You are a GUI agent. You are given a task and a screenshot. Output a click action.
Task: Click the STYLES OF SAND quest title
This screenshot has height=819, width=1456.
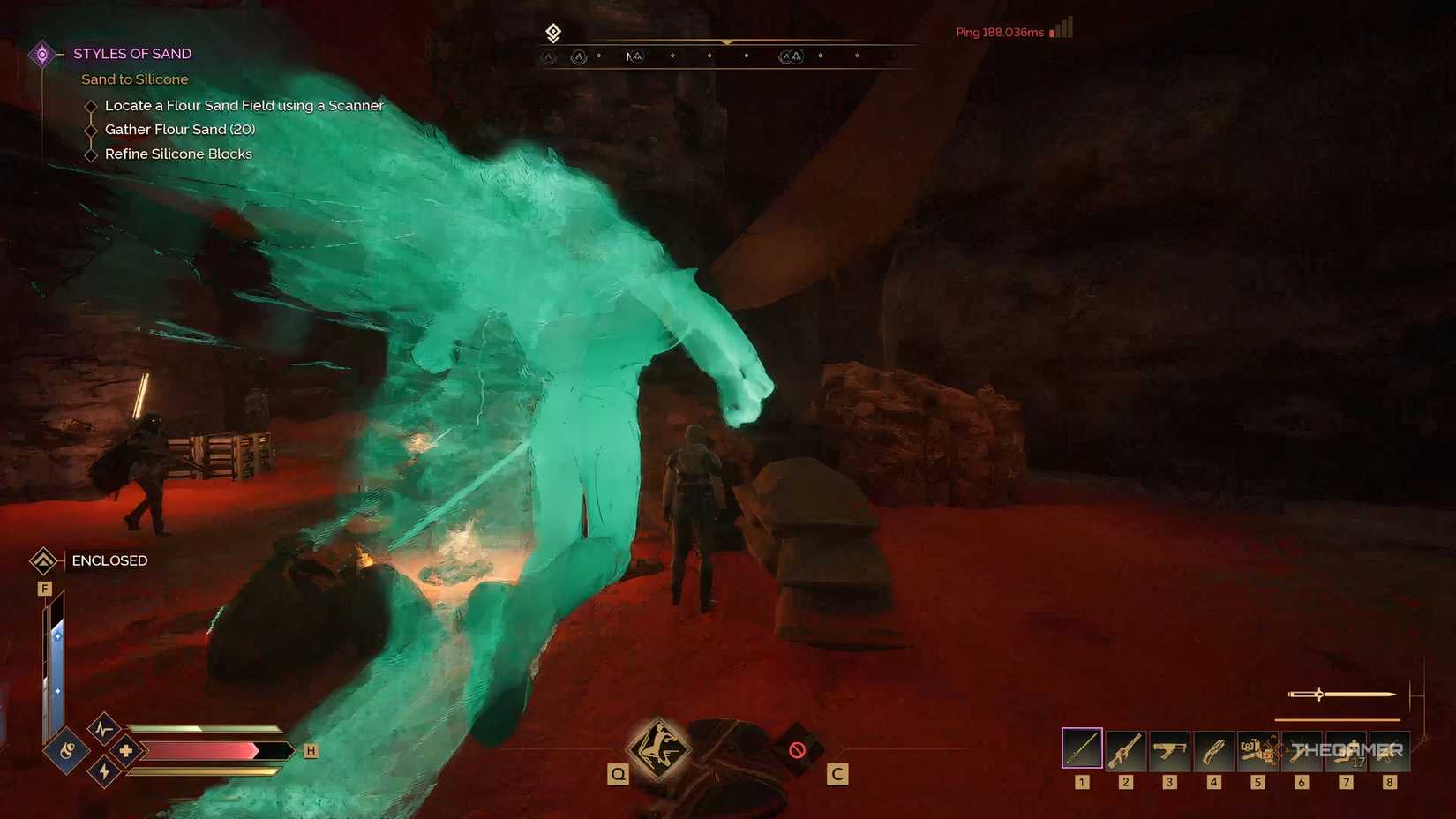coord(132,53)
